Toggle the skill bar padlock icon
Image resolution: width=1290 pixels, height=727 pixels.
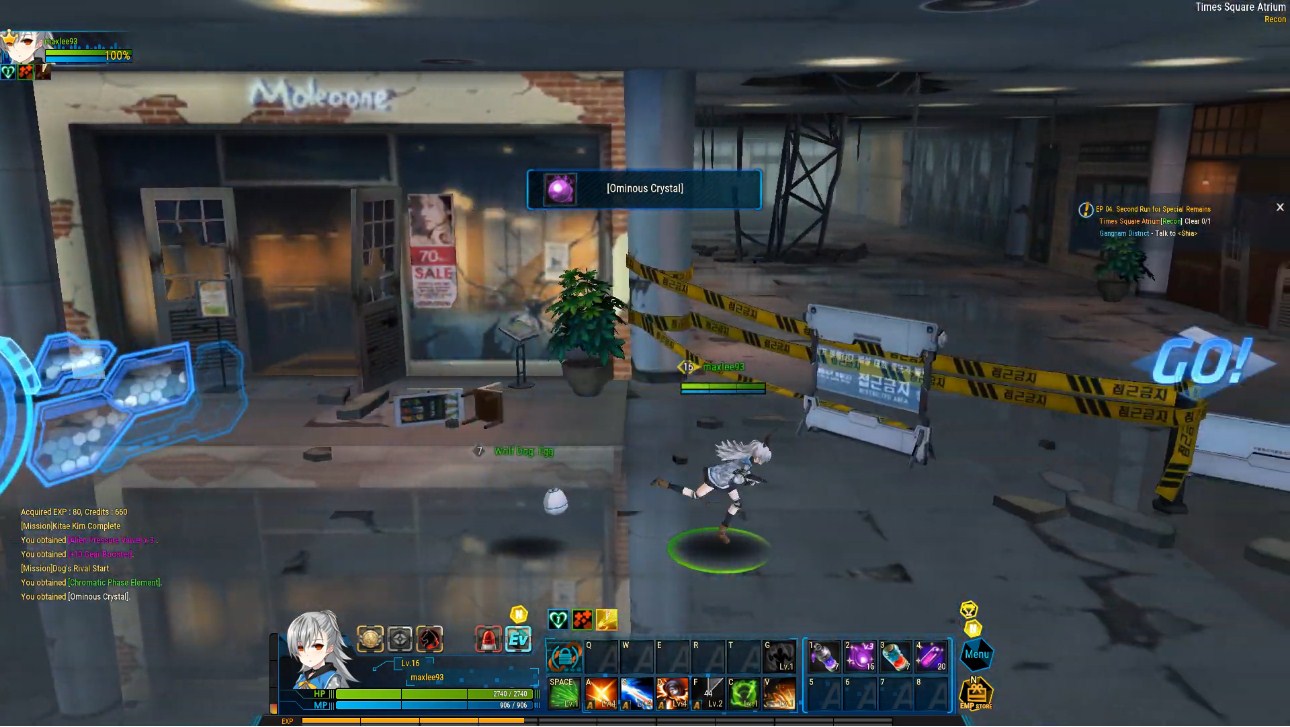tap(565, 657)
